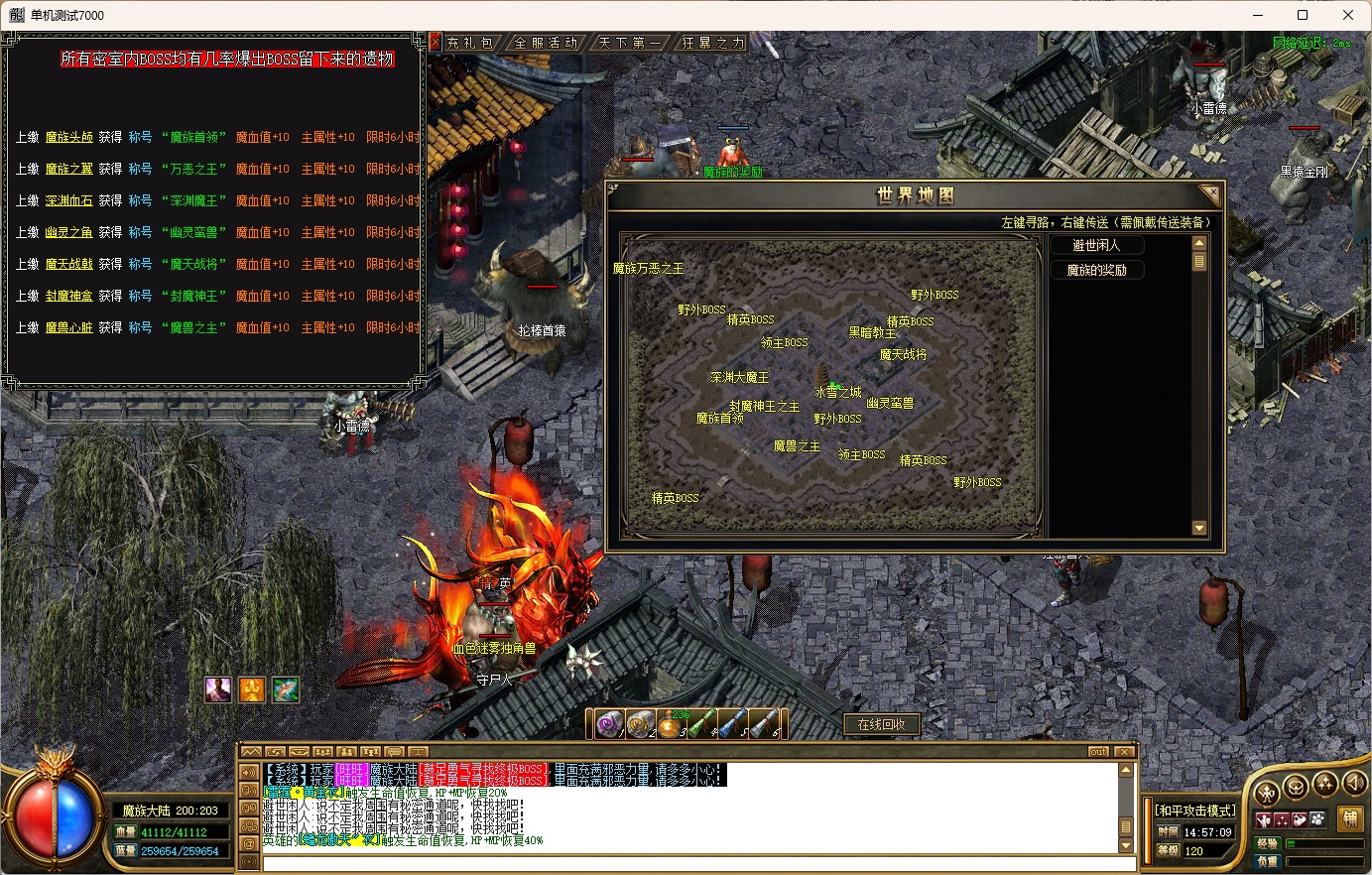Close the boss relic info panel
The image size is (1372, 875).
click(x=435, y=42)
